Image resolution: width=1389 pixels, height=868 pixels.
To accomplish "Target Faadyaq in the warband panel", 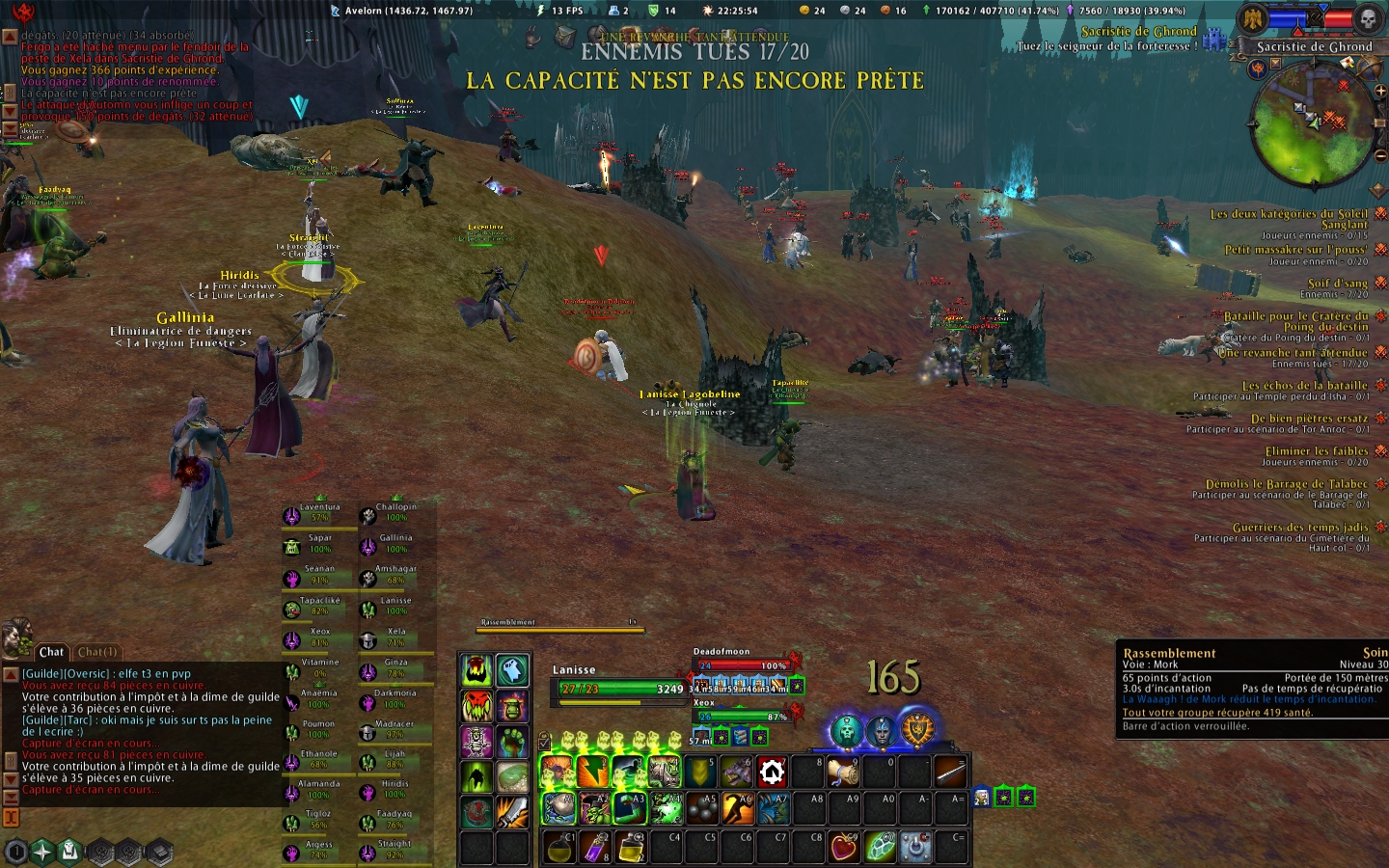I will coord(394,820).
